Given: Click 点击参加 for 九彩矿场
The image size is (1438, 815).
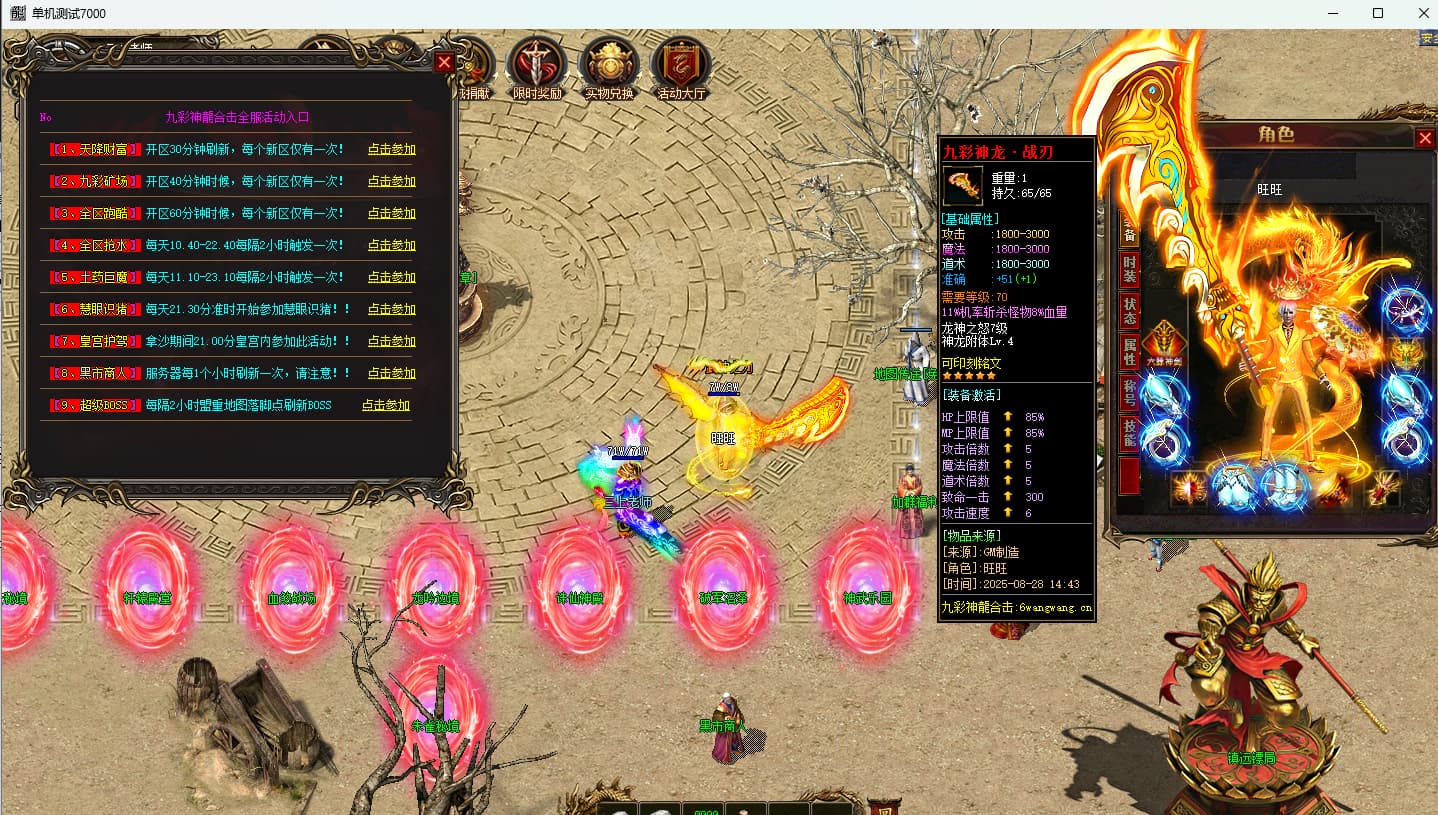Looking at the screenshot, I should 391,182.
